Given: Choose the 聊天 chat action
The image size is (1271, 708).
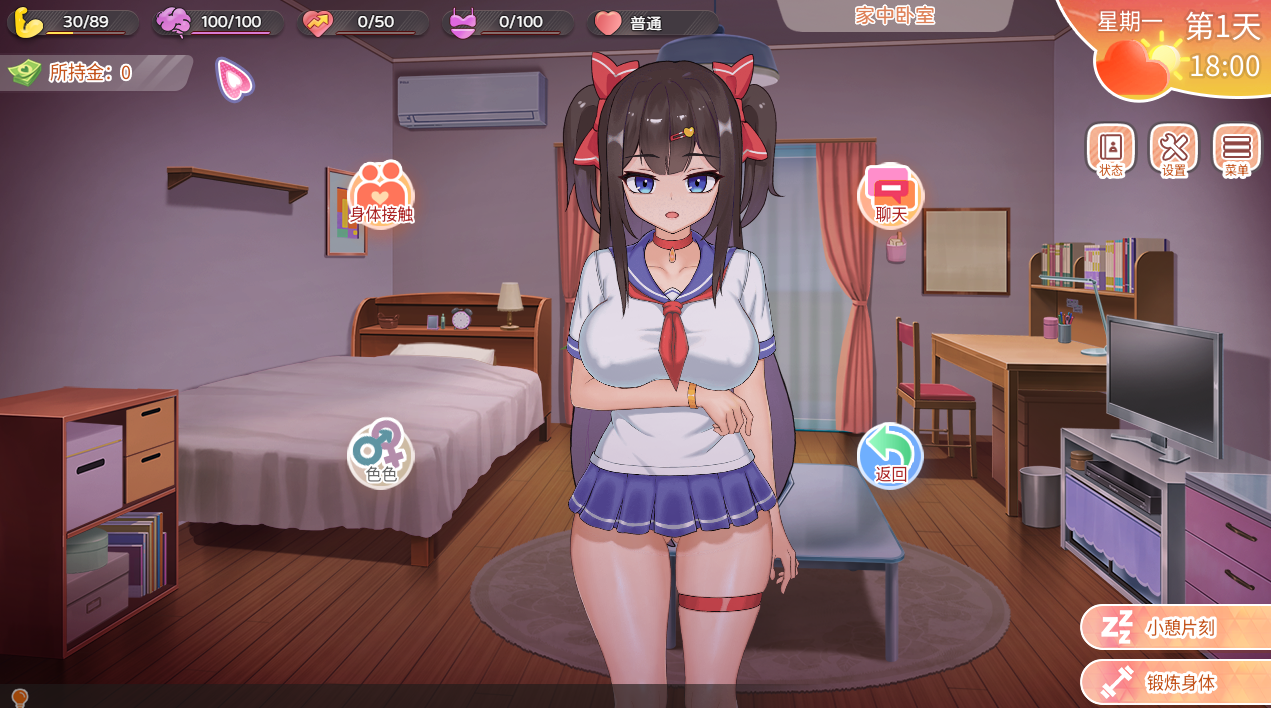Looking at the screenshot, I should click(890, 196).
